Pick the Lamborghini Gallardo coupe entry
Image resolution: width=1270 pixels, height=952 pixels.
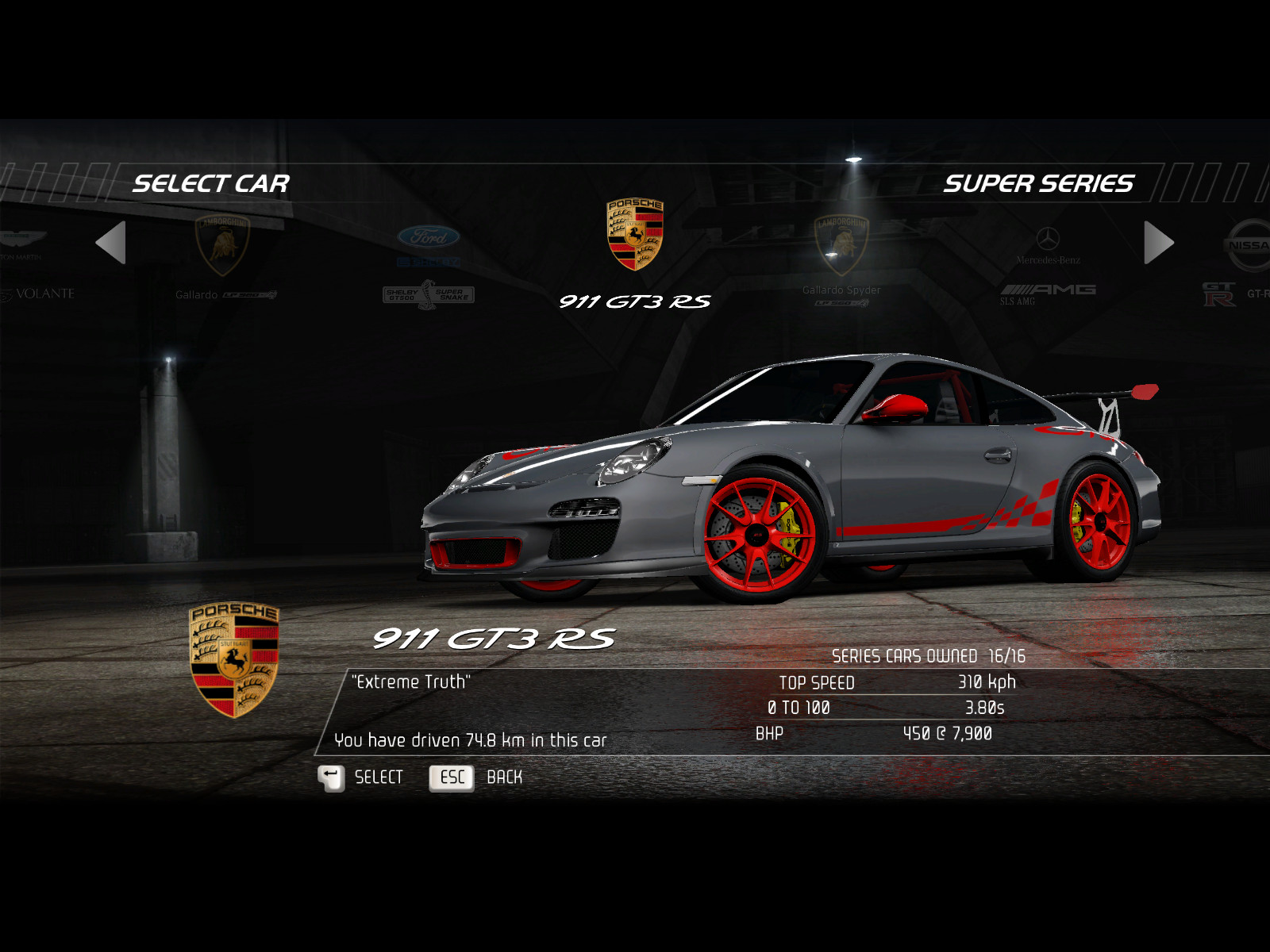[x=223, y=255]
